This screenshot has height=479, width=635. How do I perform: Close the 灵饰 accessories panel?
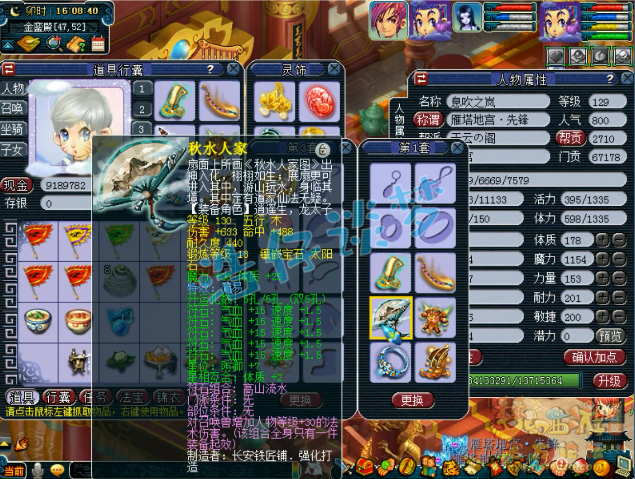coord(334,69)
